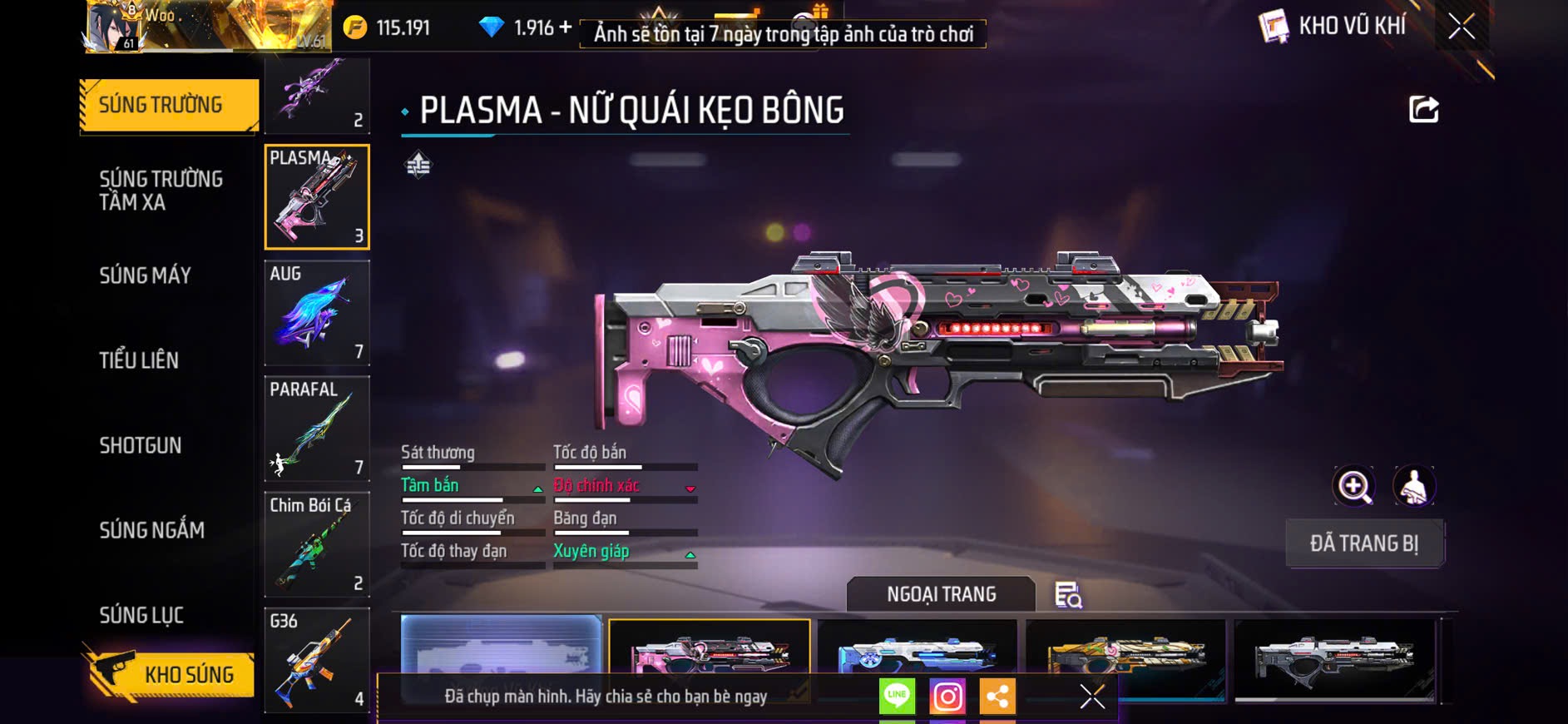Open the Súng Máy category
The height and width of the screenshot is (724, 1568).
point(146,275)
